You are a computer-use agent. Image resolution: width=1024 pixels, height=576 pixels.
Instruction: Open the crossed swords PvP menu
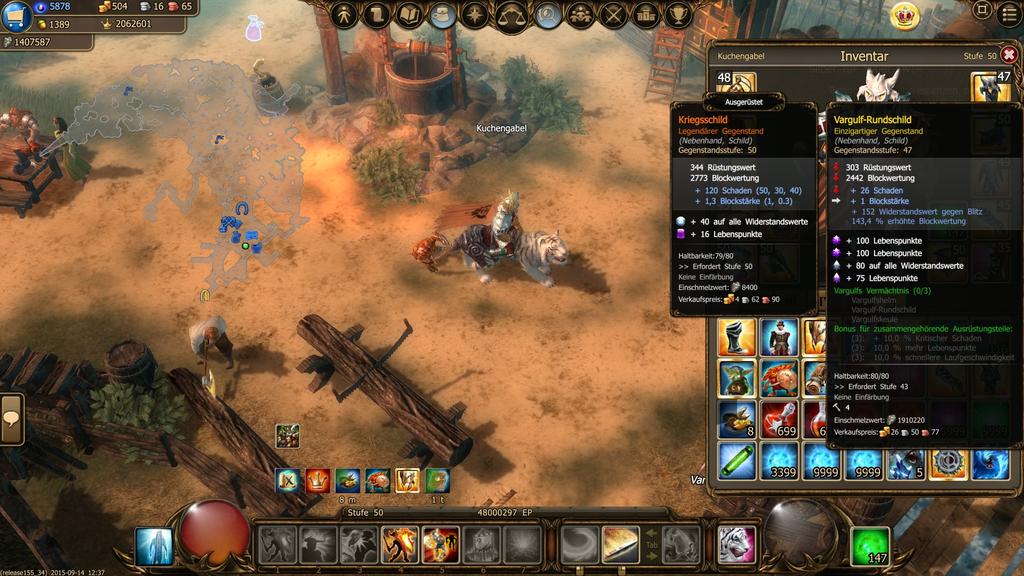pos(614,15)
